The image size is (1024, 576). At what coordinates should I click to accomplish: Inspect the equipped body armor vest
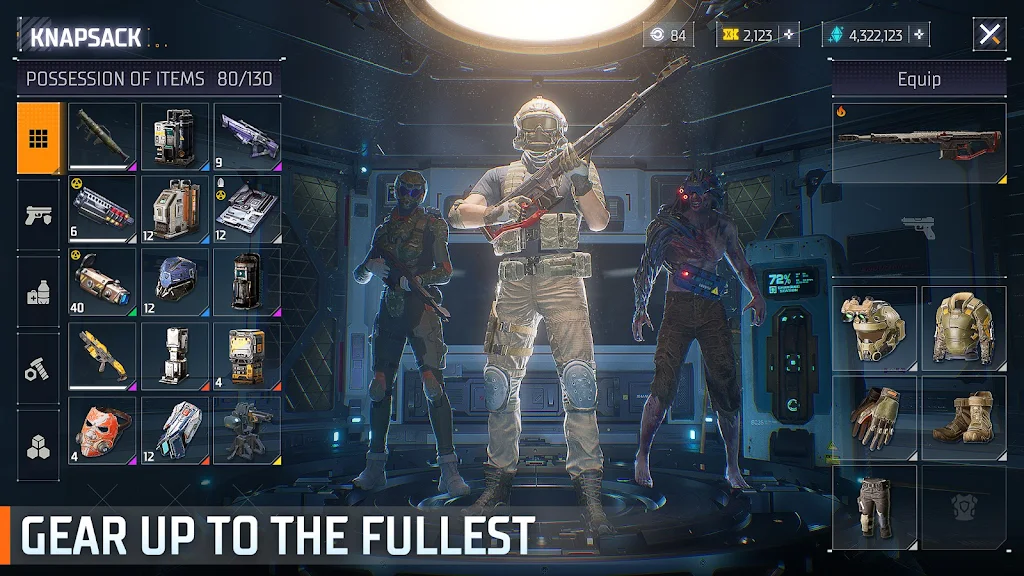click(x=963, y=328)
